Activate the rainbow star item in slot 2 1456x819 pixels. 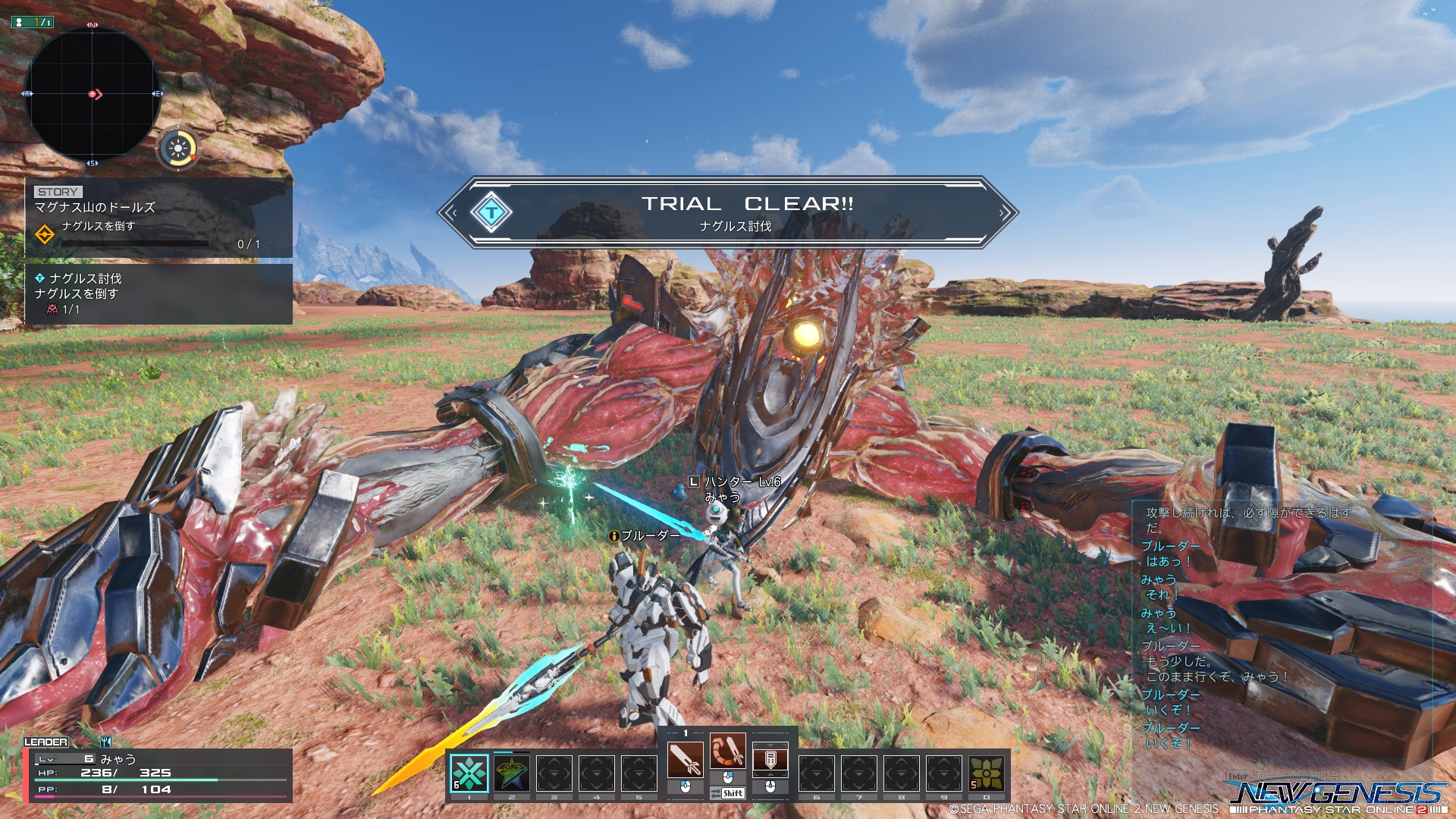click(x=512, y=773)
